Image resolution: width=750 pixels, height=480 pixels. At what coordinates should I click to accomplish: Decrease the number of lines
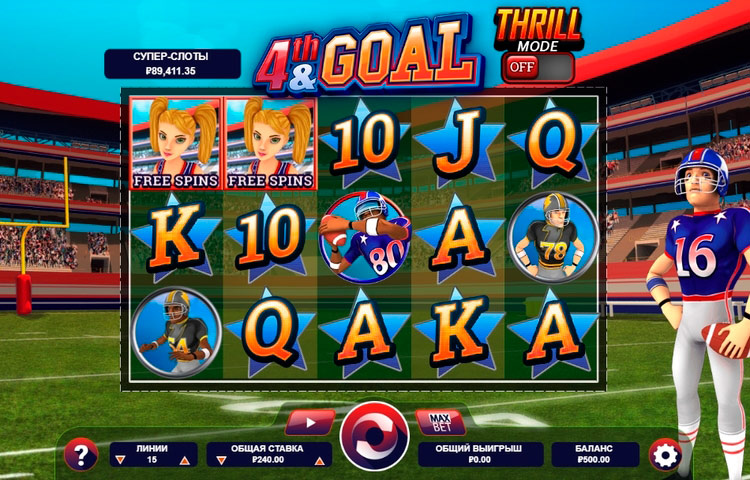click(122, 460)
